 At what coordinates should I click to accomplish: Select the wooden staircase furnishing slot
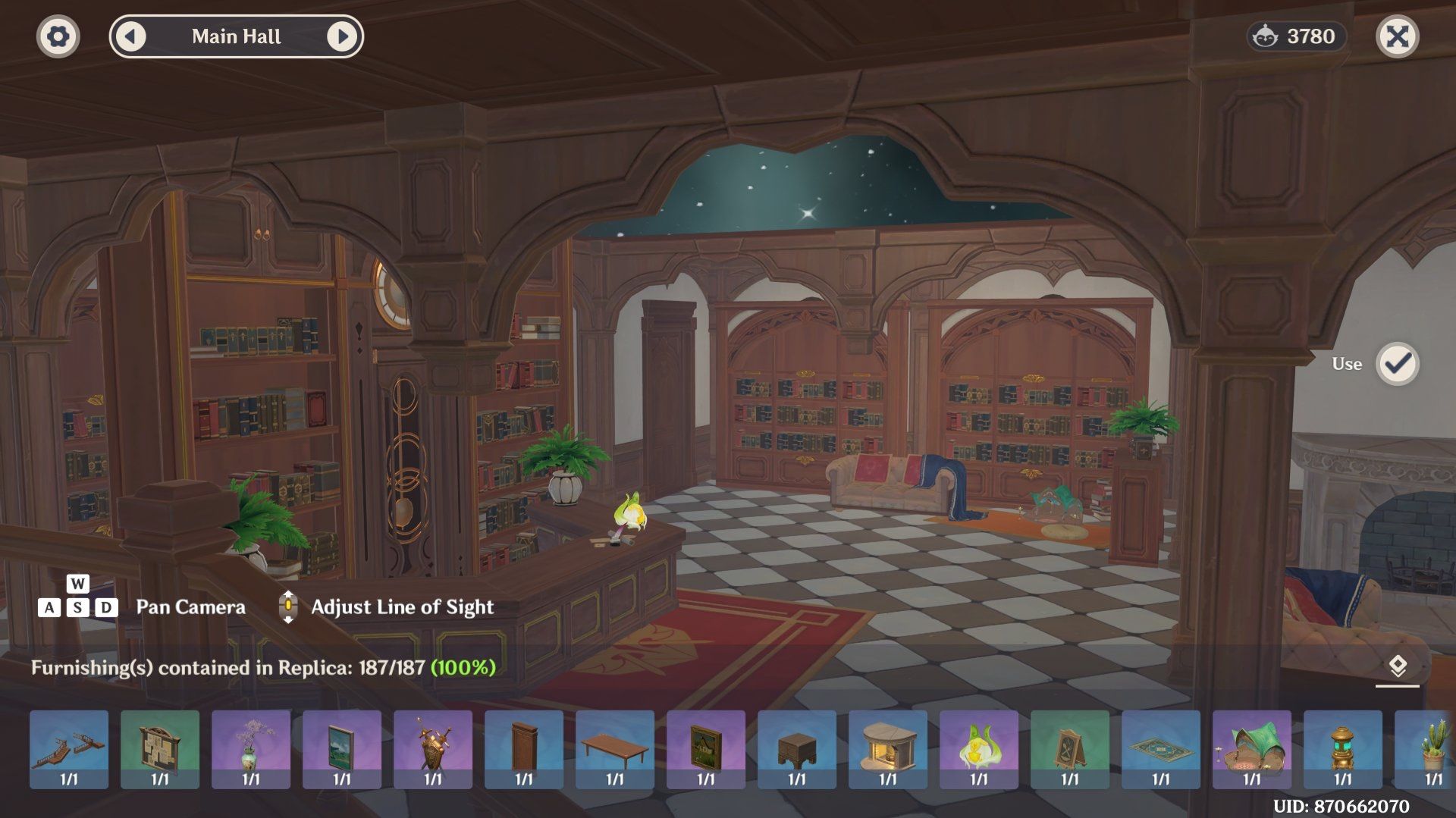point(69,749)
